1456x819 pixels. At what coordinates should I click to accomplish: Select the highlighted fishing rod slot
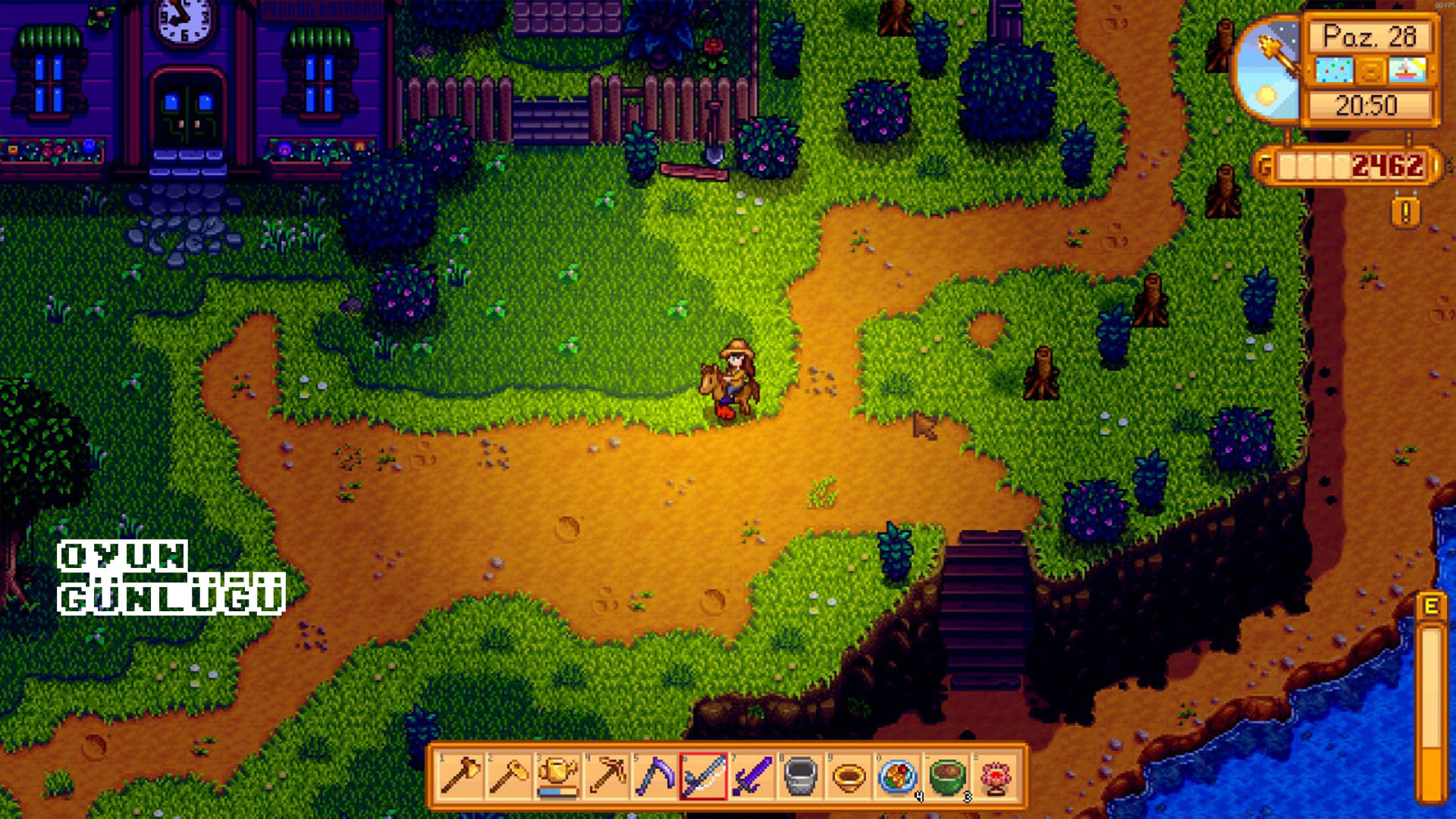[703, 777]
